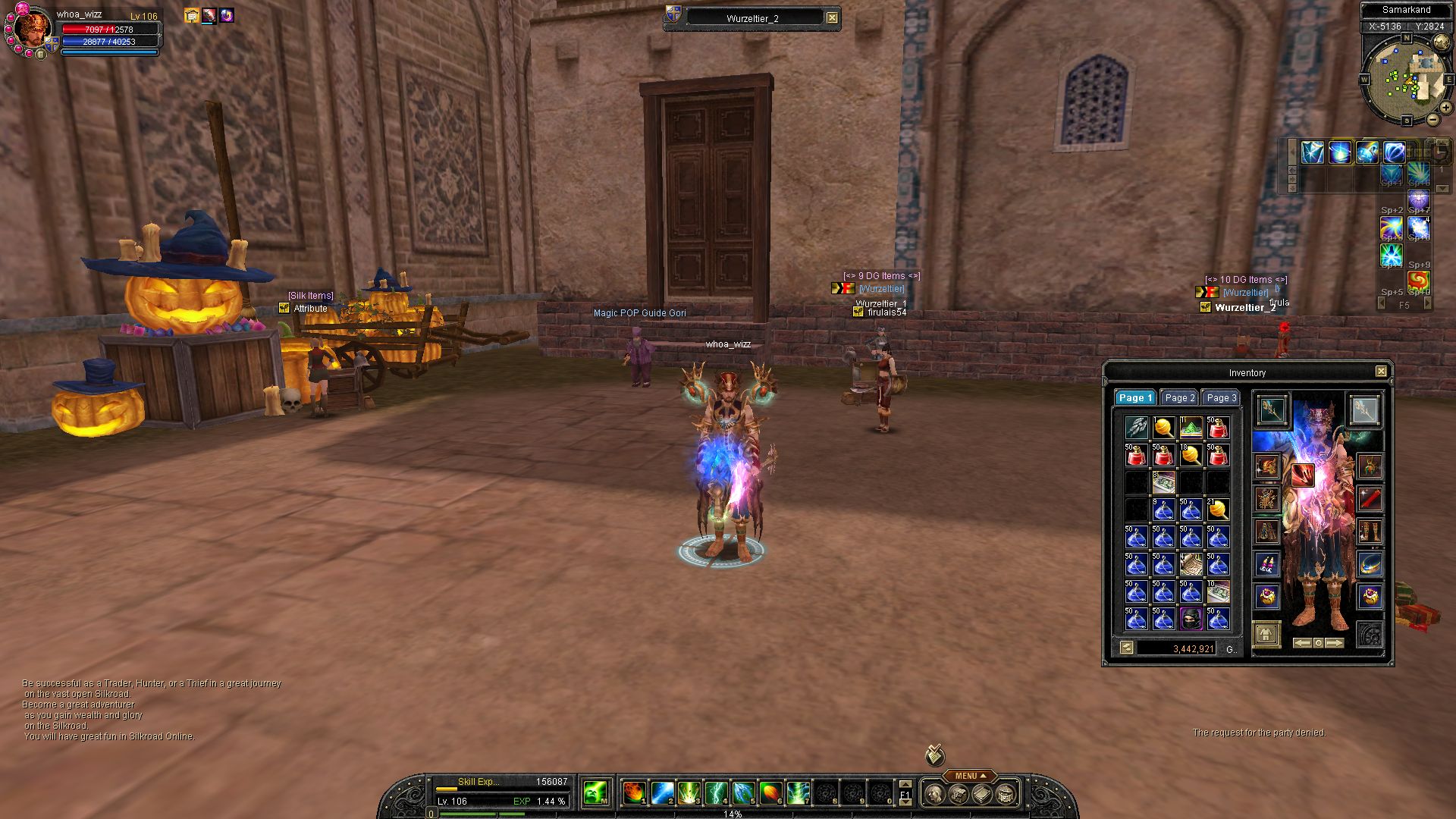Rotate character preview with right arrow
Screen dimensions: 1456x819
point(1334,643)
